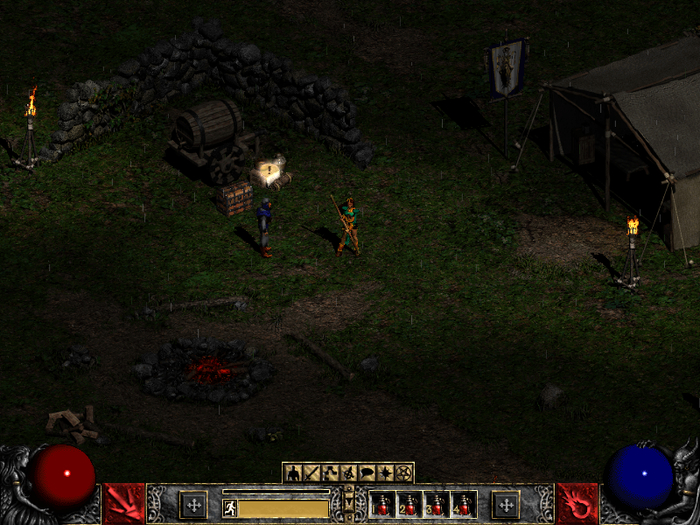Toggle the run/walk button
Viewport: 700px width, 525px height.
[x=230, y=507]
